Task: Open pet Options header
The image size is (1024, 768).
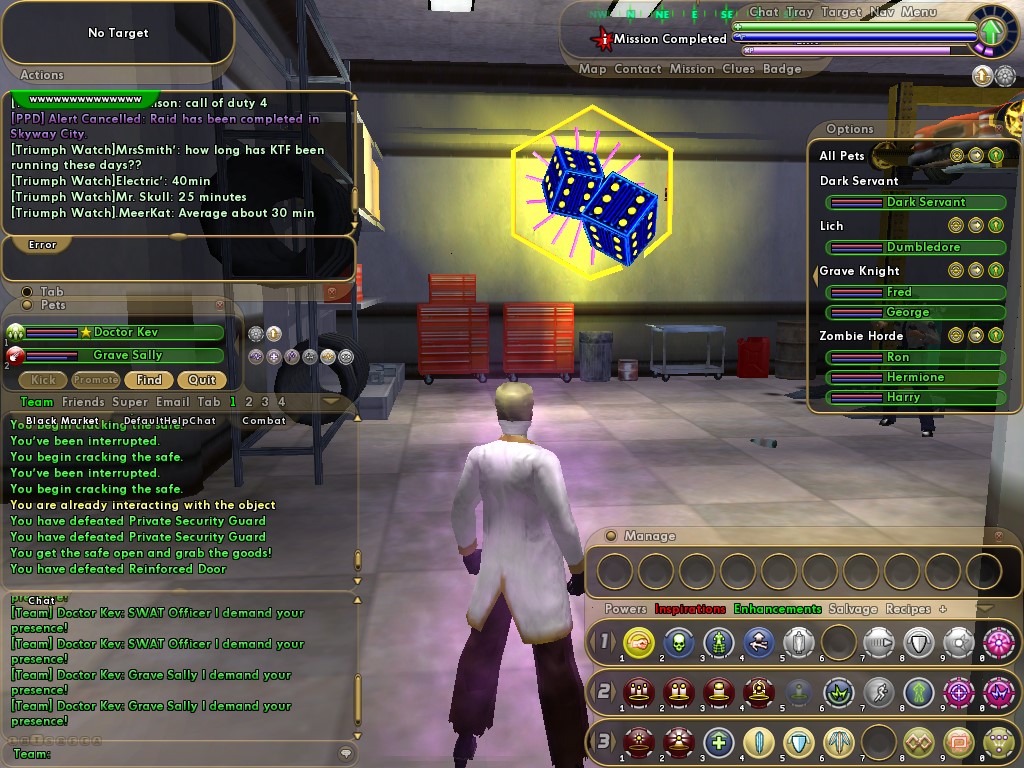Action: tap(850, 129)
